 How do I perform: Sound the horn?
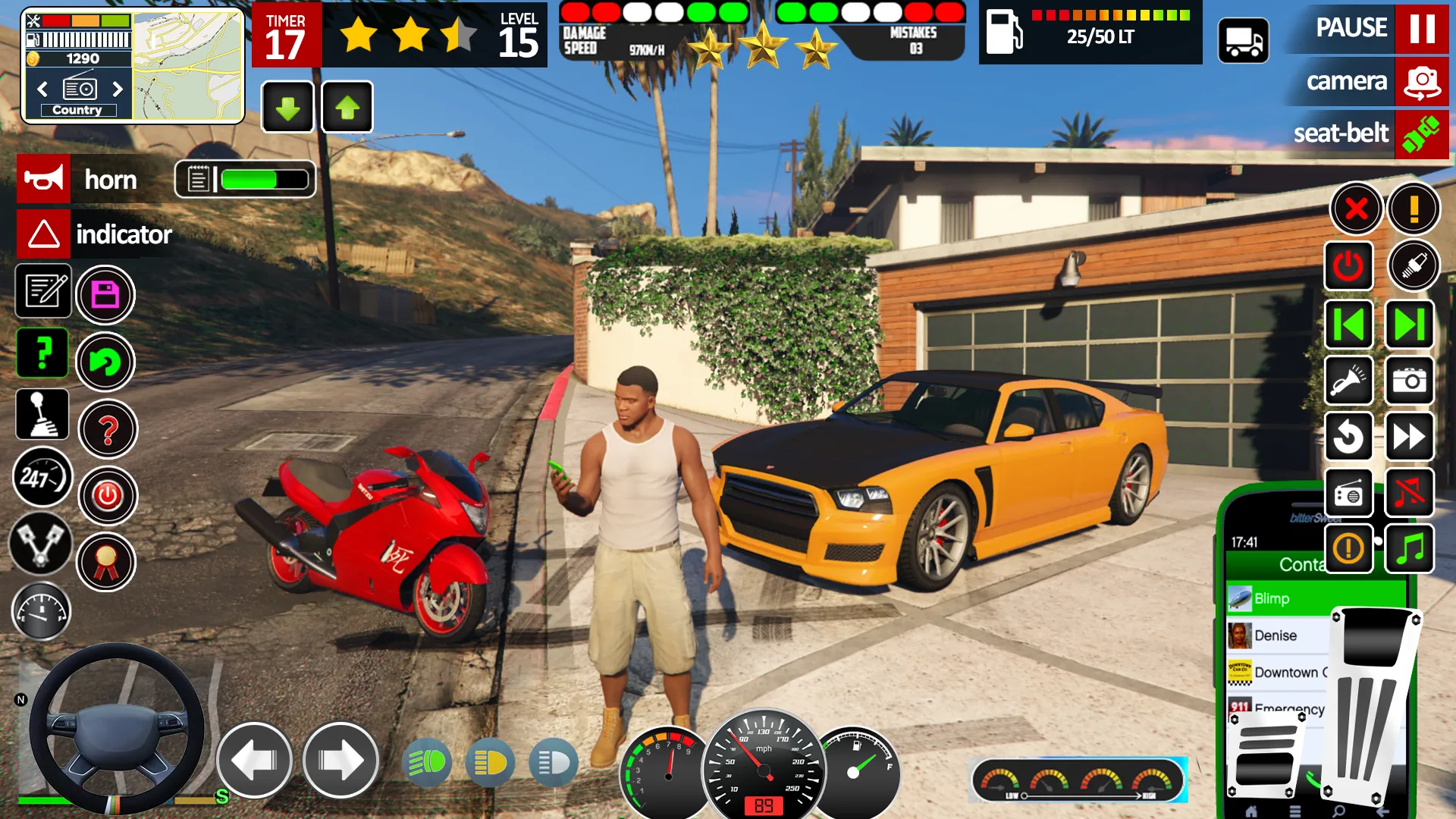click(43, 179)
